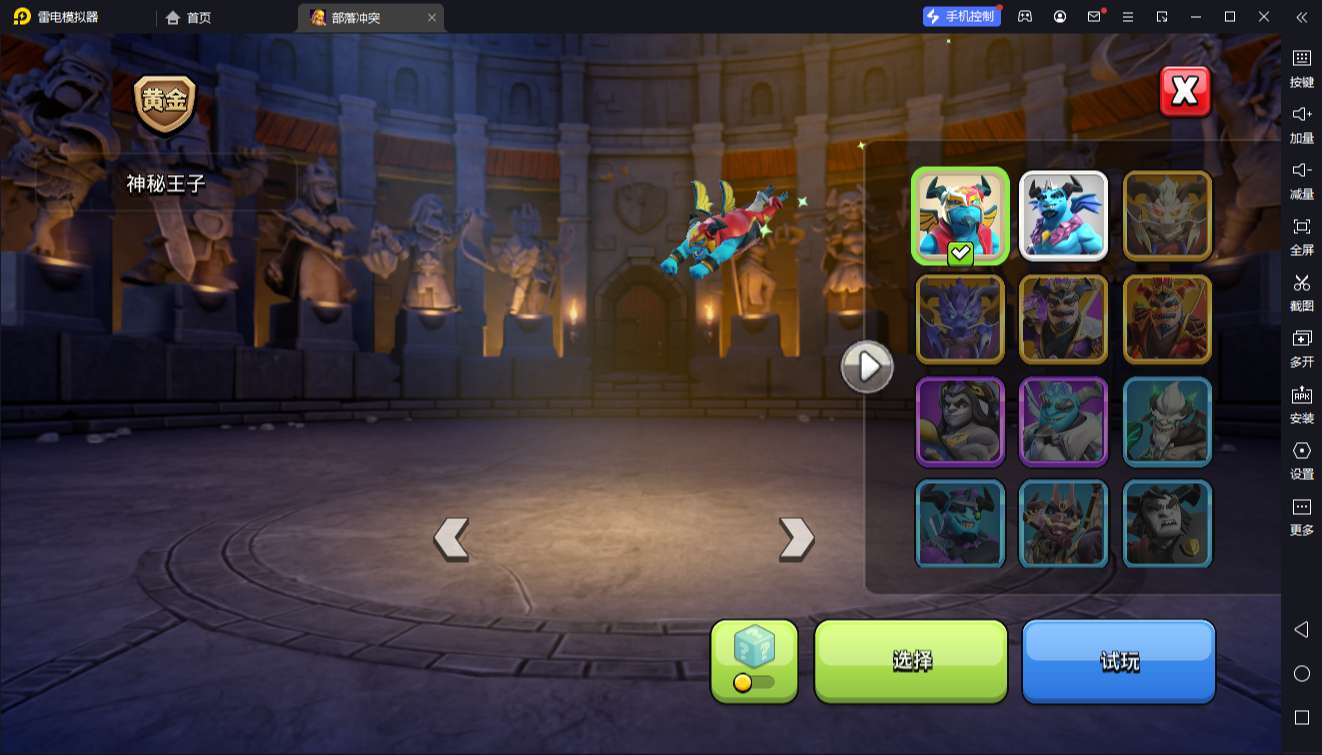This screenshot has width=1322, height=755.
Task: Click the blue 试玩 button
Action: tap(1118, 660)
